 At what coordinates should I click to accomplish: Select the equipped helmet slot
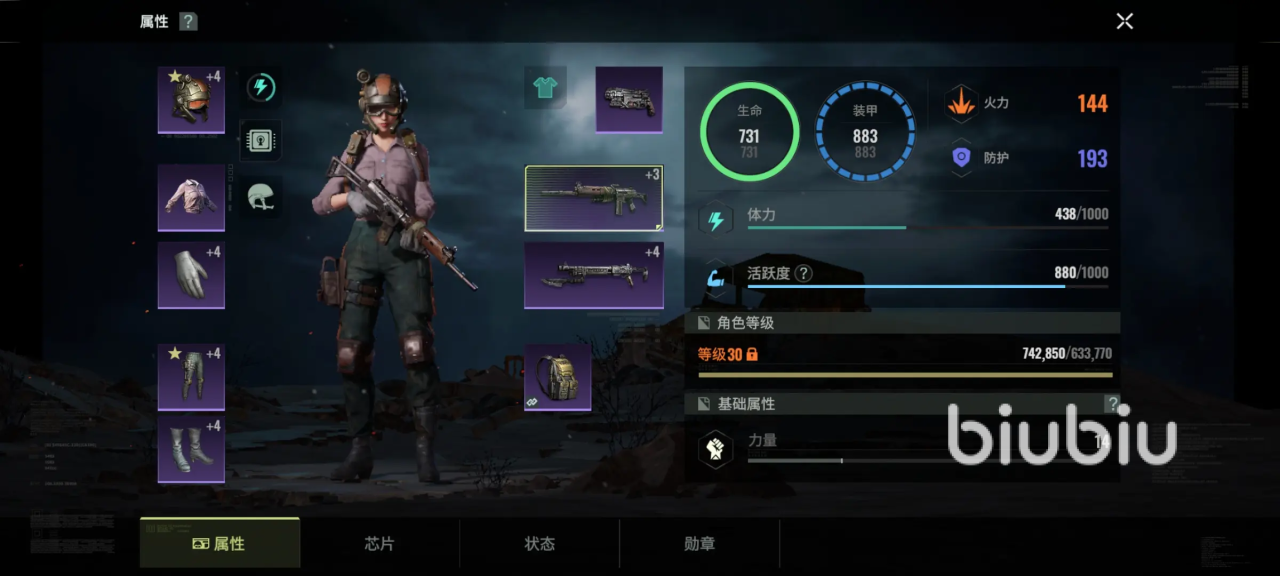191,100
